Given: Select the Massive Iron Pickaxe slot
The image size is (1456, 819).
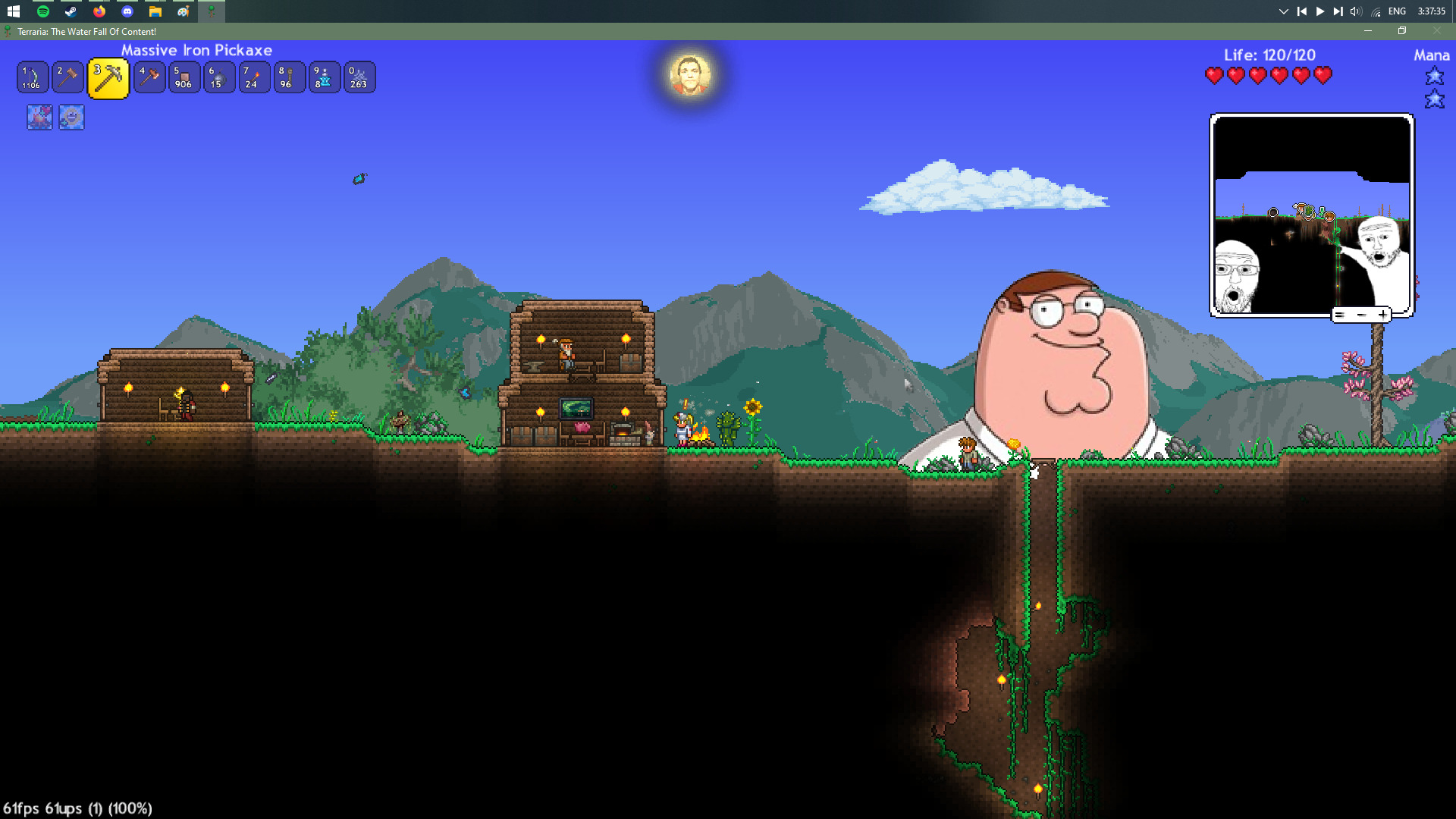Looking at the screenshot, I should [108, 78].
